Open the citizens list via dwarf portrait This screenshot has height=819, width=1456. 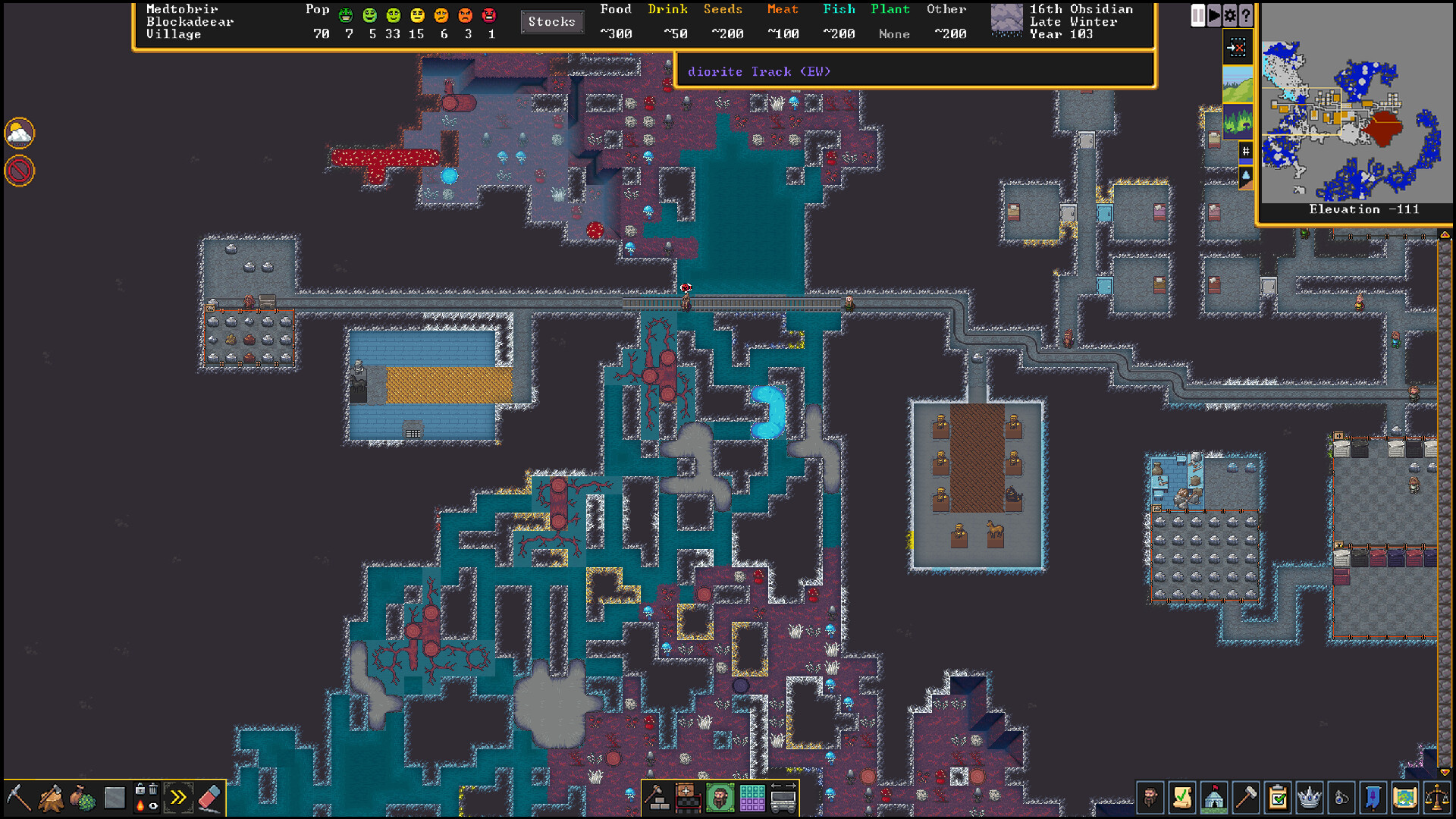point(1150,798)
